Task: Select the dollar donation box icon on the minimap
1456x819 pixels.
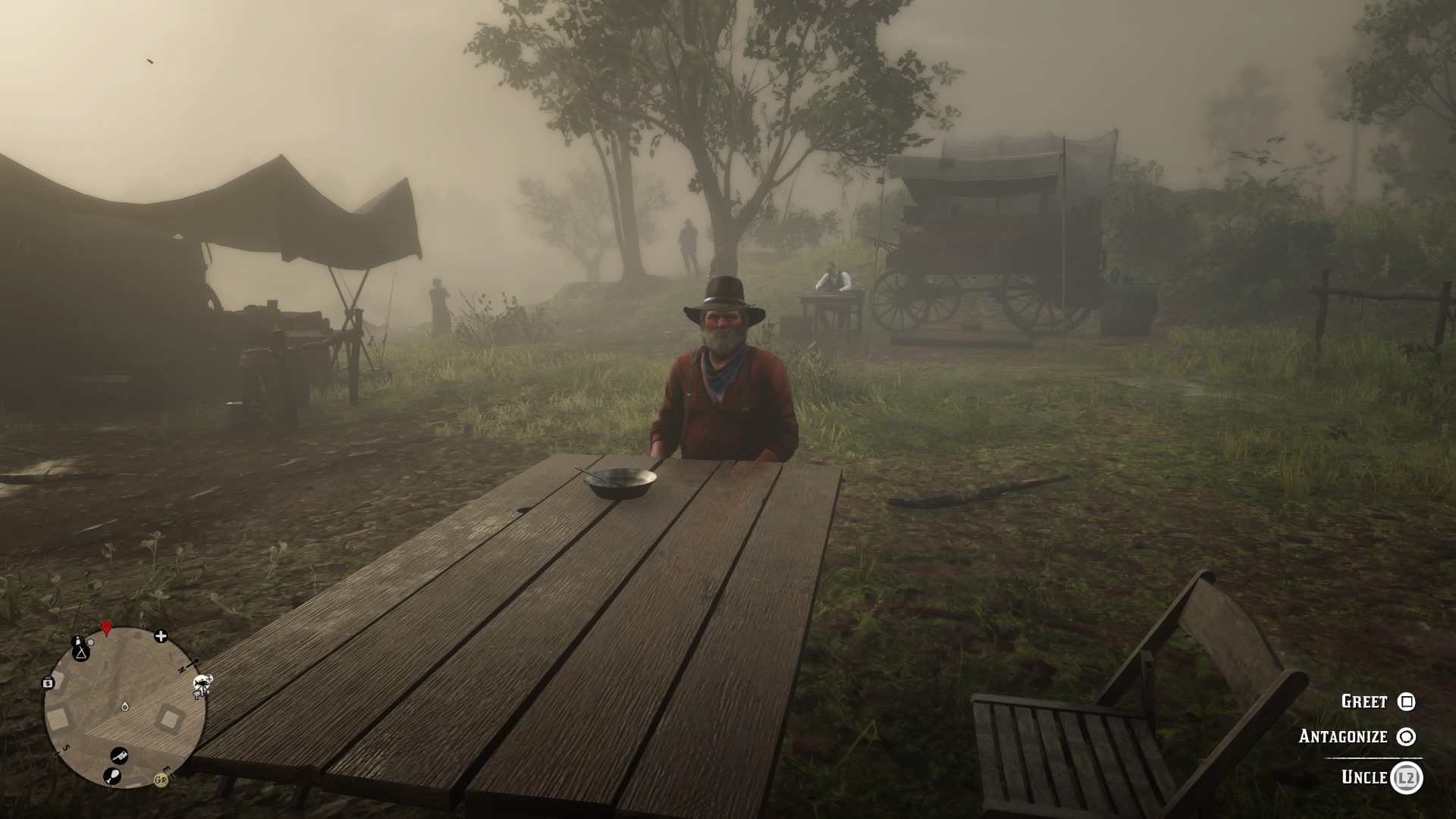Action: pyautogui.click(x=48, y=682)
